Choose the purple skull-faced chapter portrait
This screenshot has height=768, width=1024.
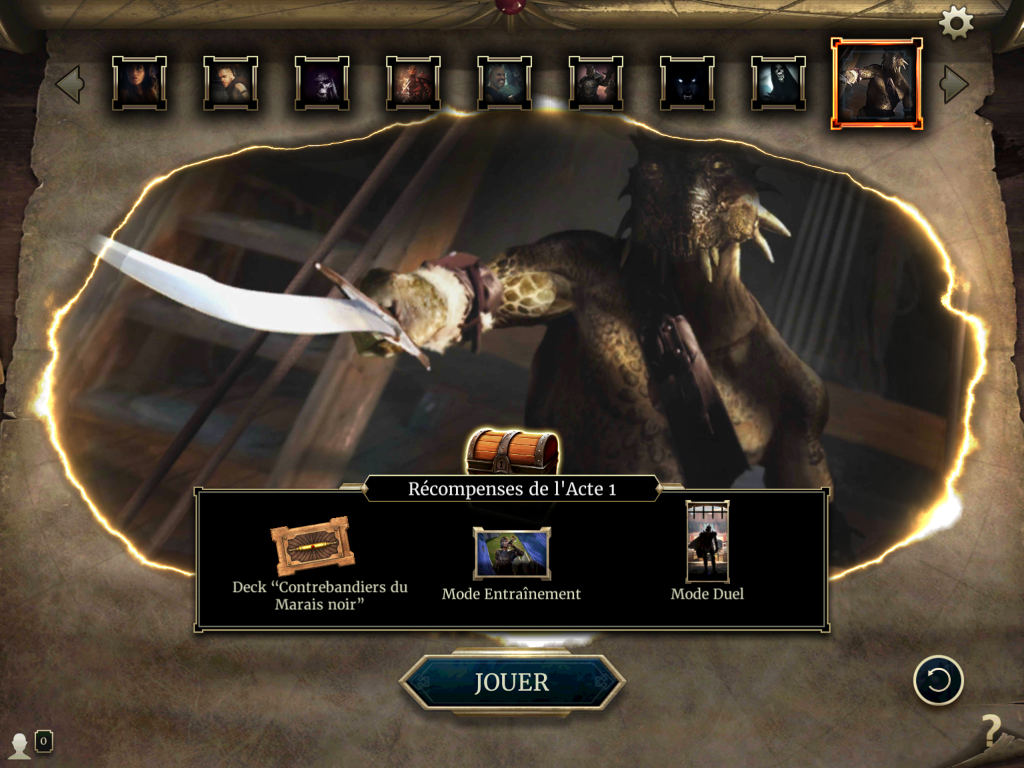(x=321, y=83)
